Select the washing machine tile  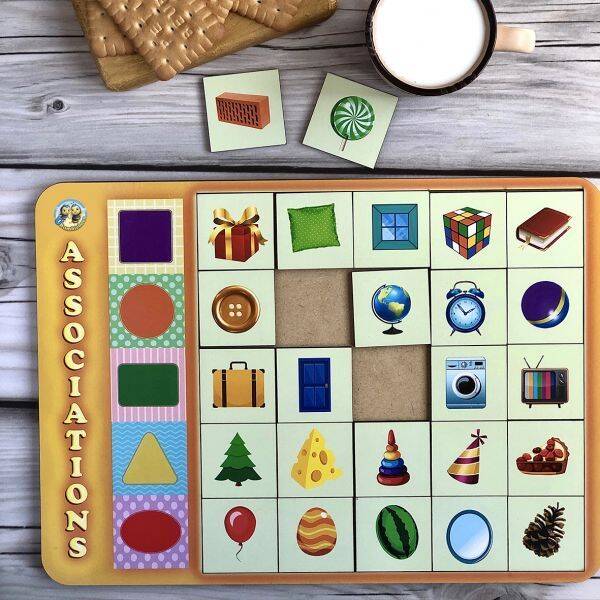coord(467,382)
